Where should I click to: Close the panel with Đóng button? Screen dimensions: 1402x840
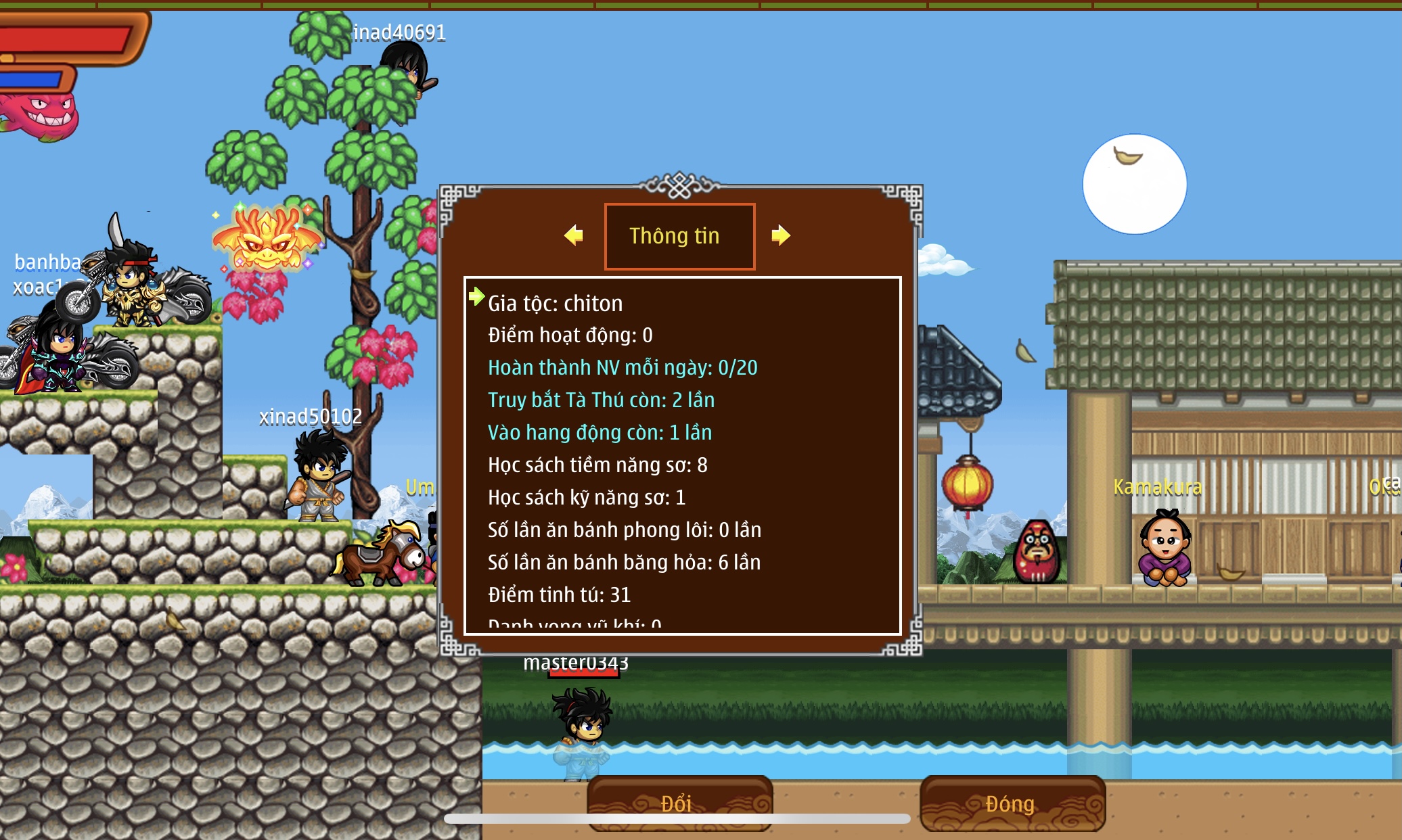[x=1012, y=803]
